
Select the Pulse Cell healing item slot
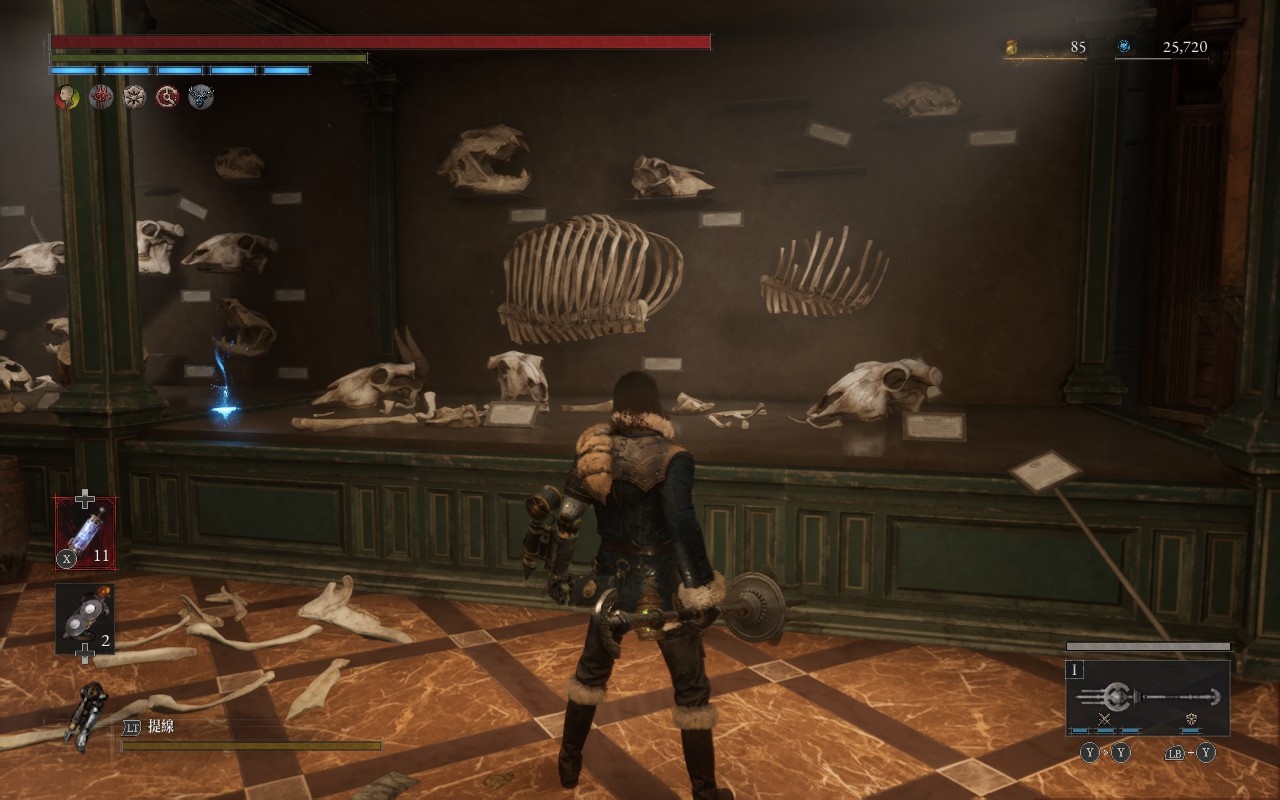[86, 534]
